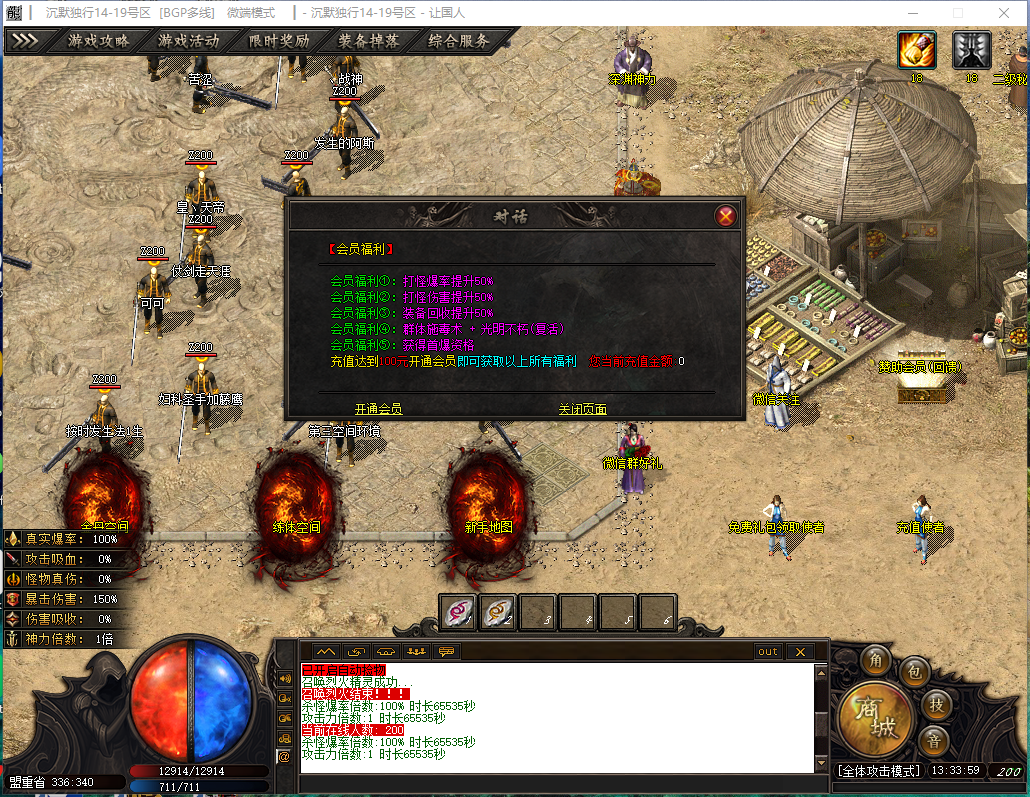Open the character panel with 角 button
The image size is (1030, 797).
[x=877, y=660]
